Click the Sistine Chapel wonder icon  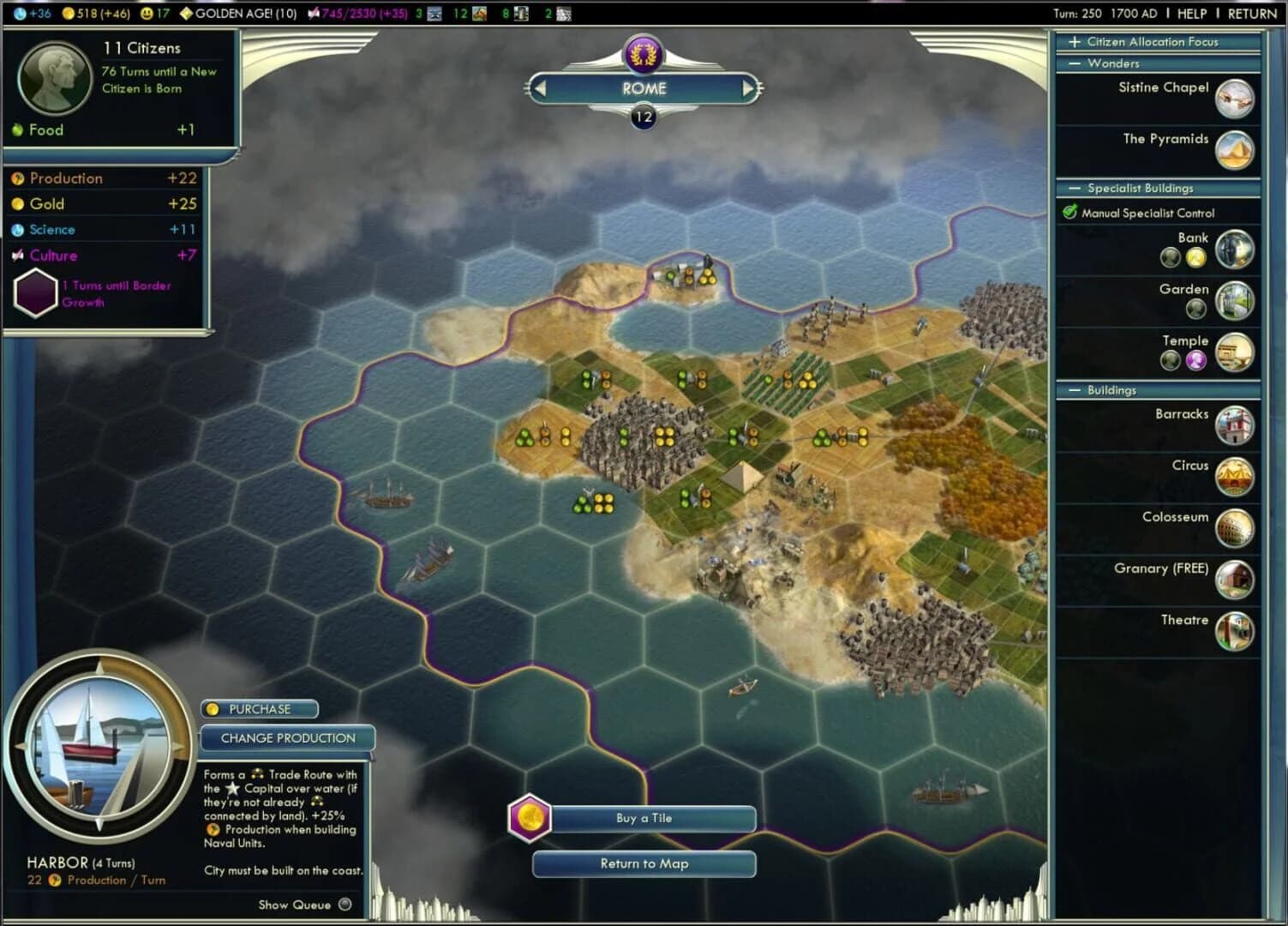[1235, 97]
